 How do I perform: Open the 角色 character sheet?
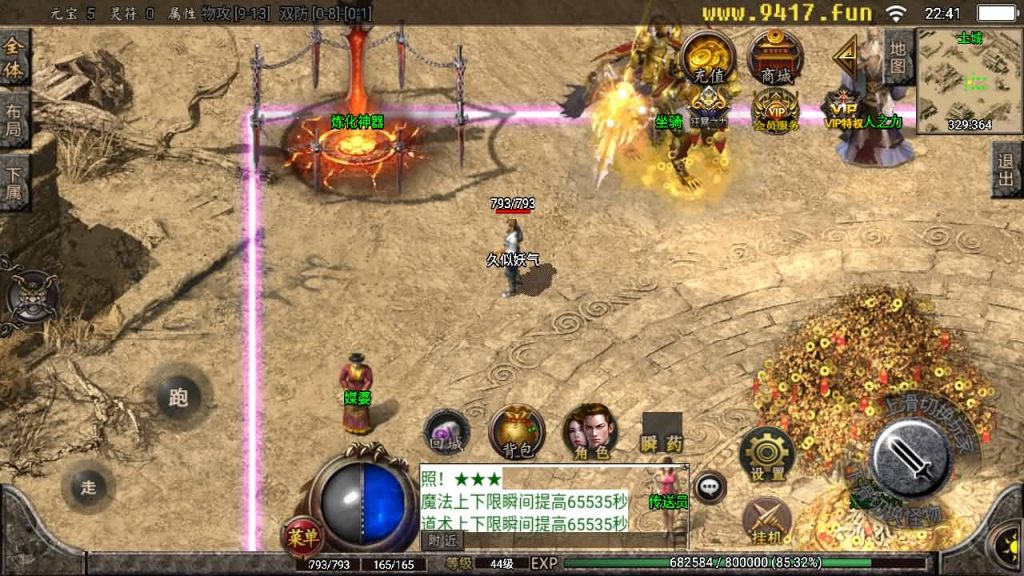(x=589, y=432)
